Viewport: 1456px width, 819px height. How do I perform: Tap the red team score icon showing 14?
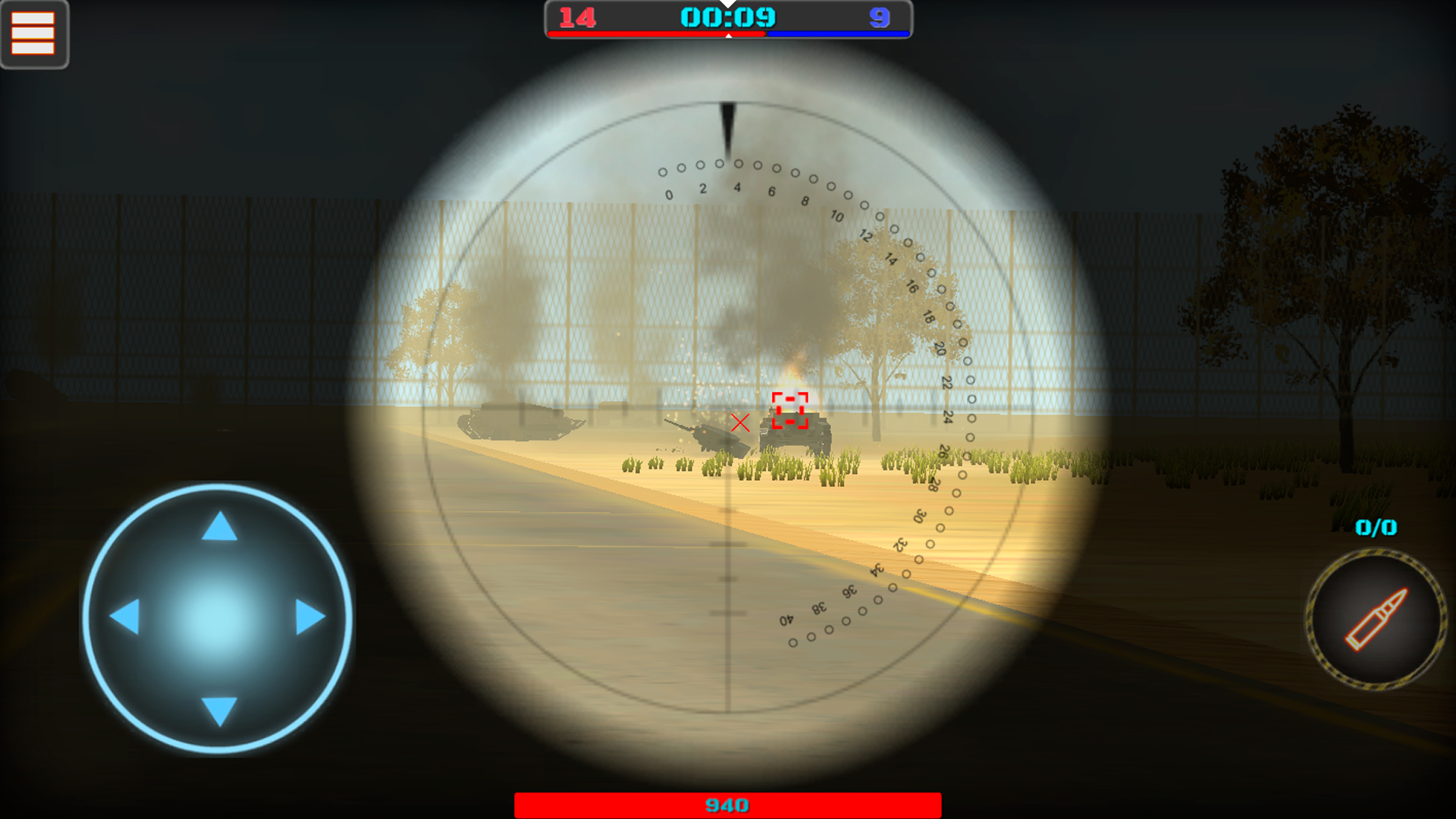[x=576, y=17]
